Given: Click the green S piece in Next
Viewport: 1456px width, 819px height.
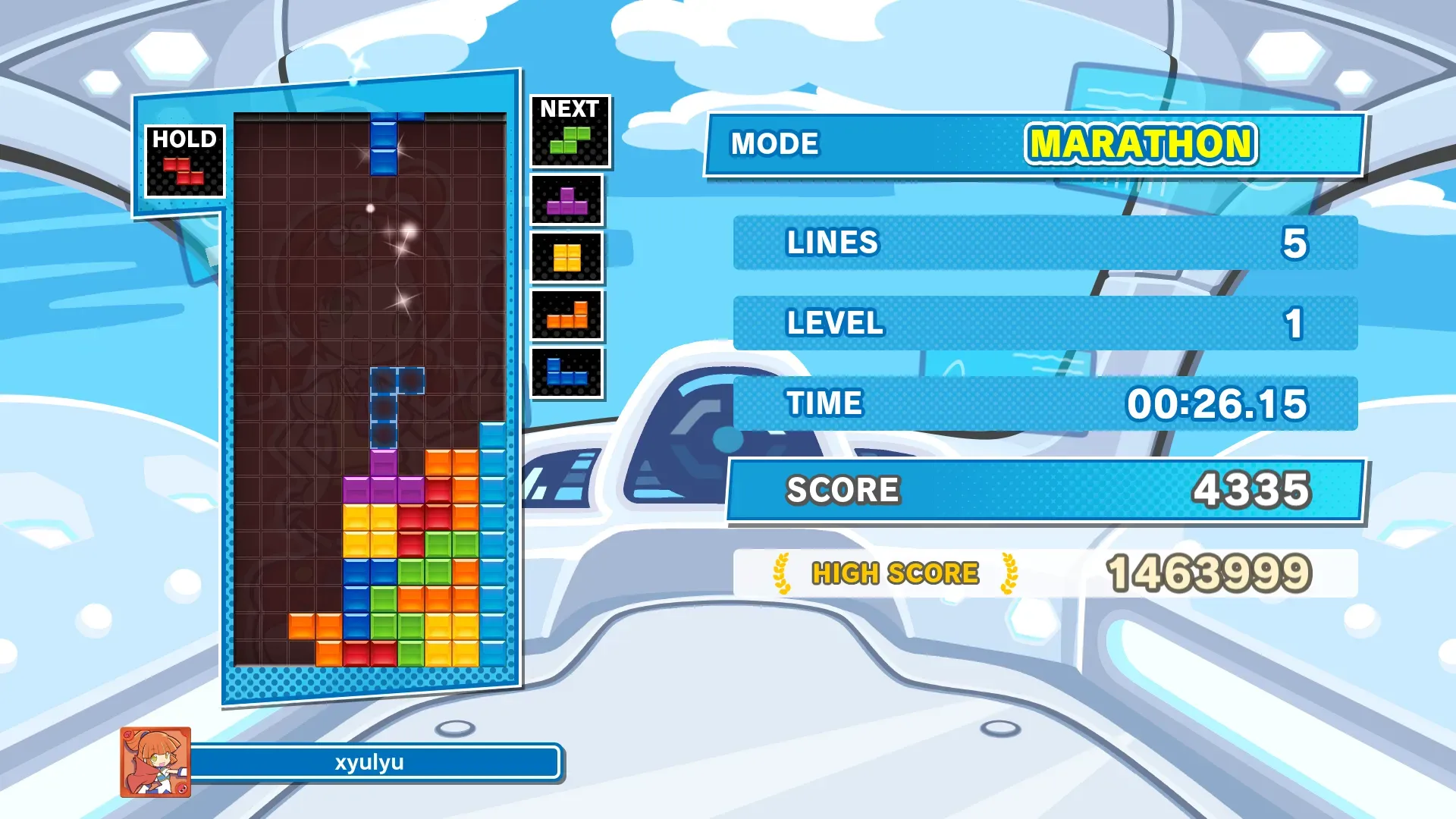Looking at the screenshot, I should click(x=570, y=141).
